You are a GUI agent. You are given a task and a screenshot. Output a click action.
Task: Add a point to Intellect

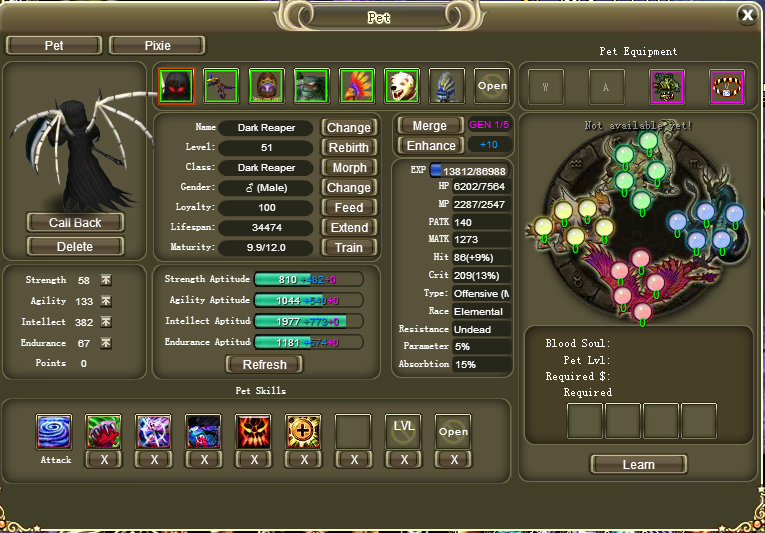(106, 322)
